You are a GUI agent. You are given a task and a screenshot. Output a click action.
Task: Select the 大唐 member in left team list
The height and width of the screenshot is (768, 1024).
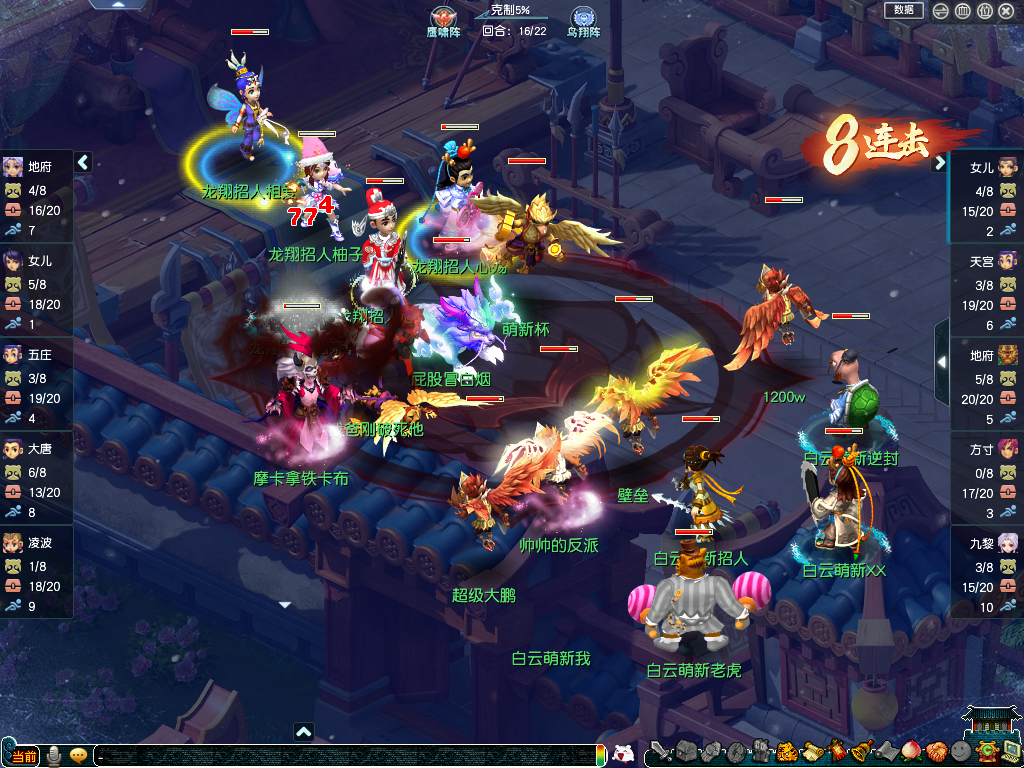click(37, 477)
